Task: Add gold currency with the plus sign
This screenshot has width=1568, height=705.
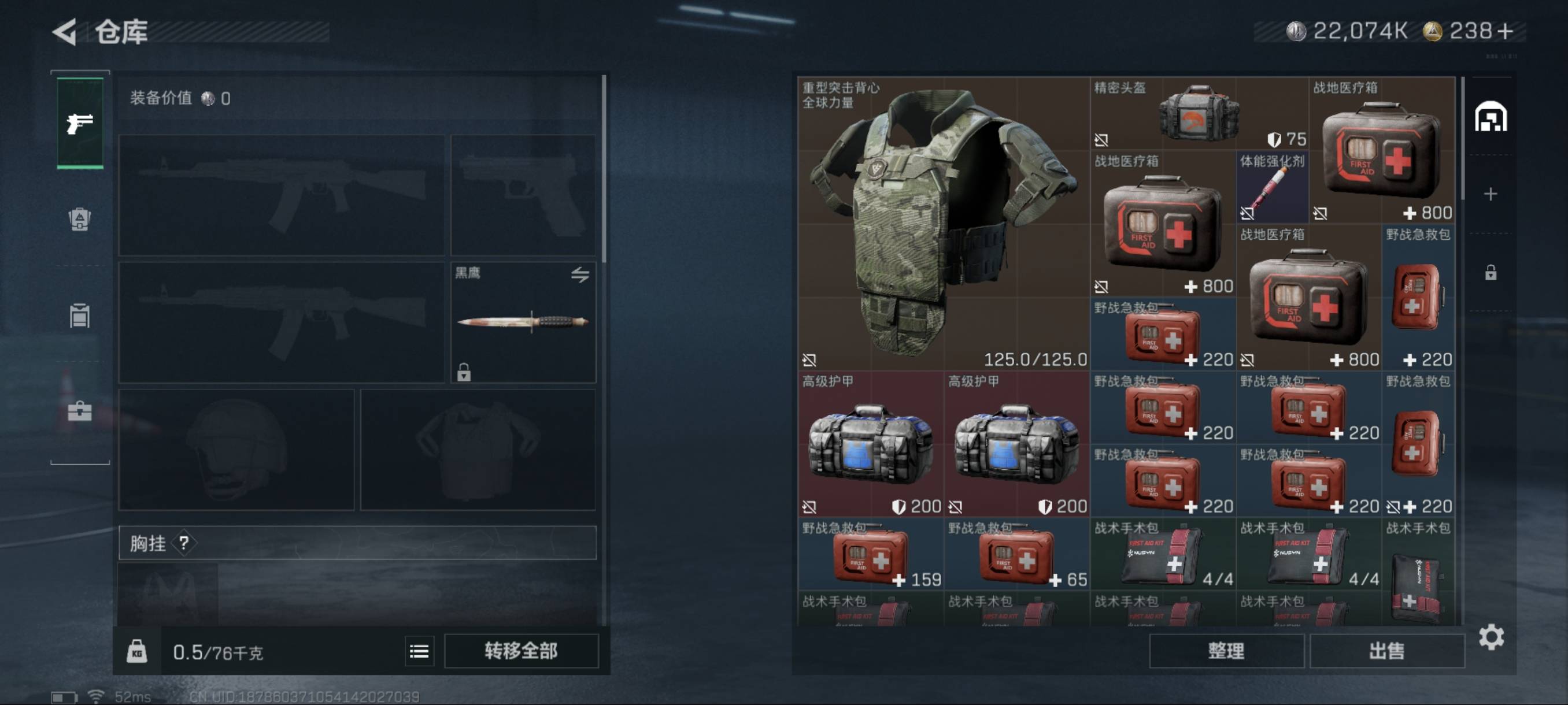Action: 1506,31
